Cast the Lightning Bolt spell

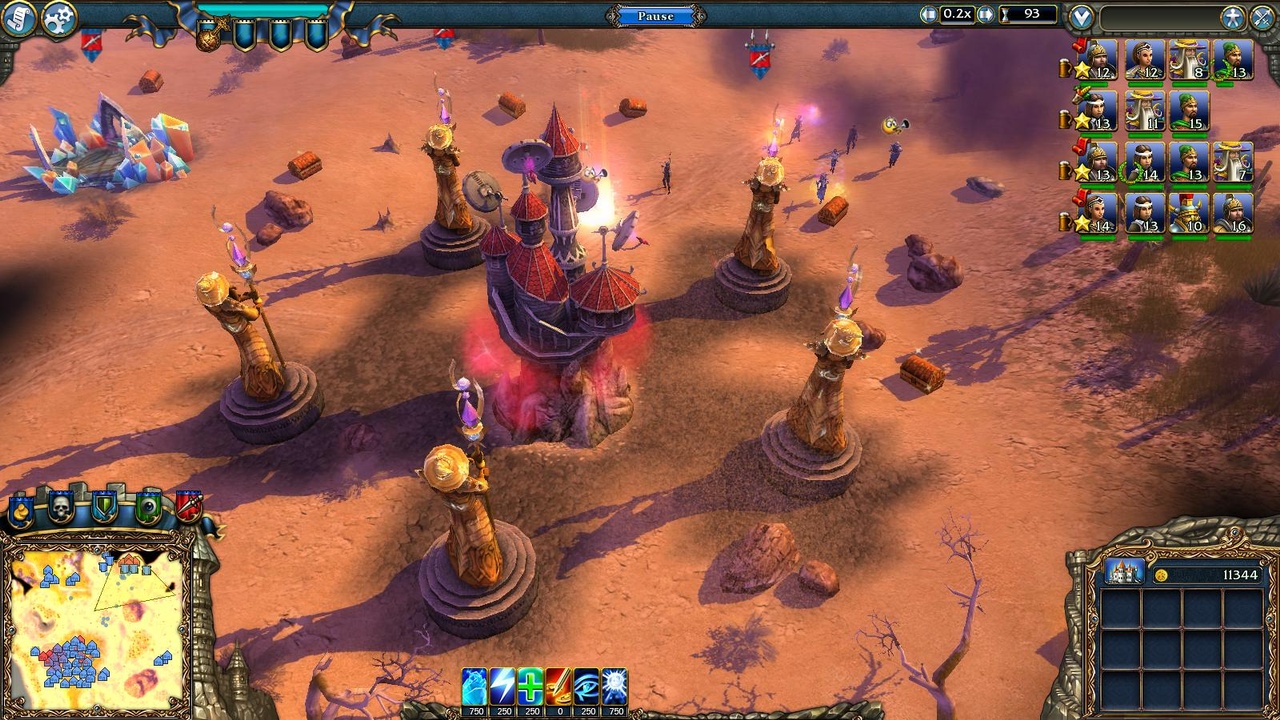click(x=503, y=686)
